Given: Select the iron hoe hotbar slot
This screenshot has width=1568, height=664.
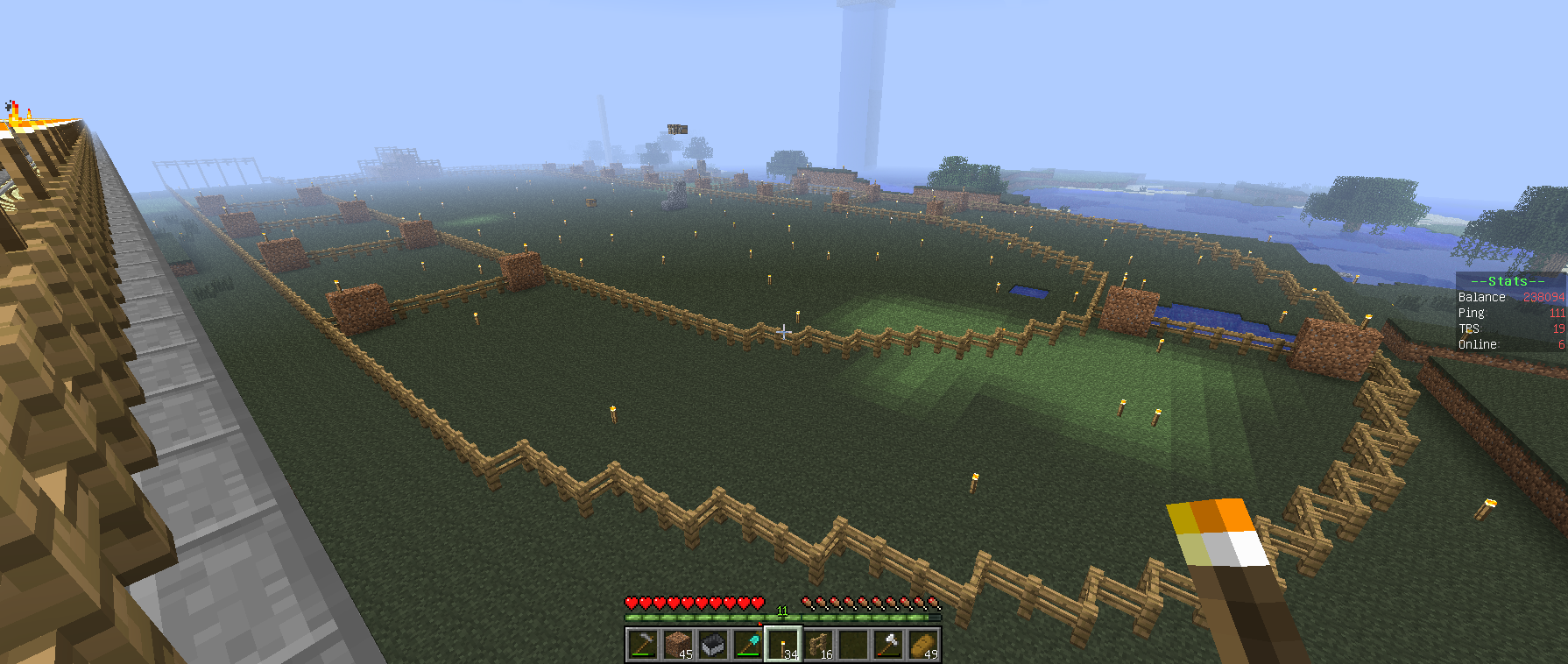Looking at the screenshot, I should 642,645.
